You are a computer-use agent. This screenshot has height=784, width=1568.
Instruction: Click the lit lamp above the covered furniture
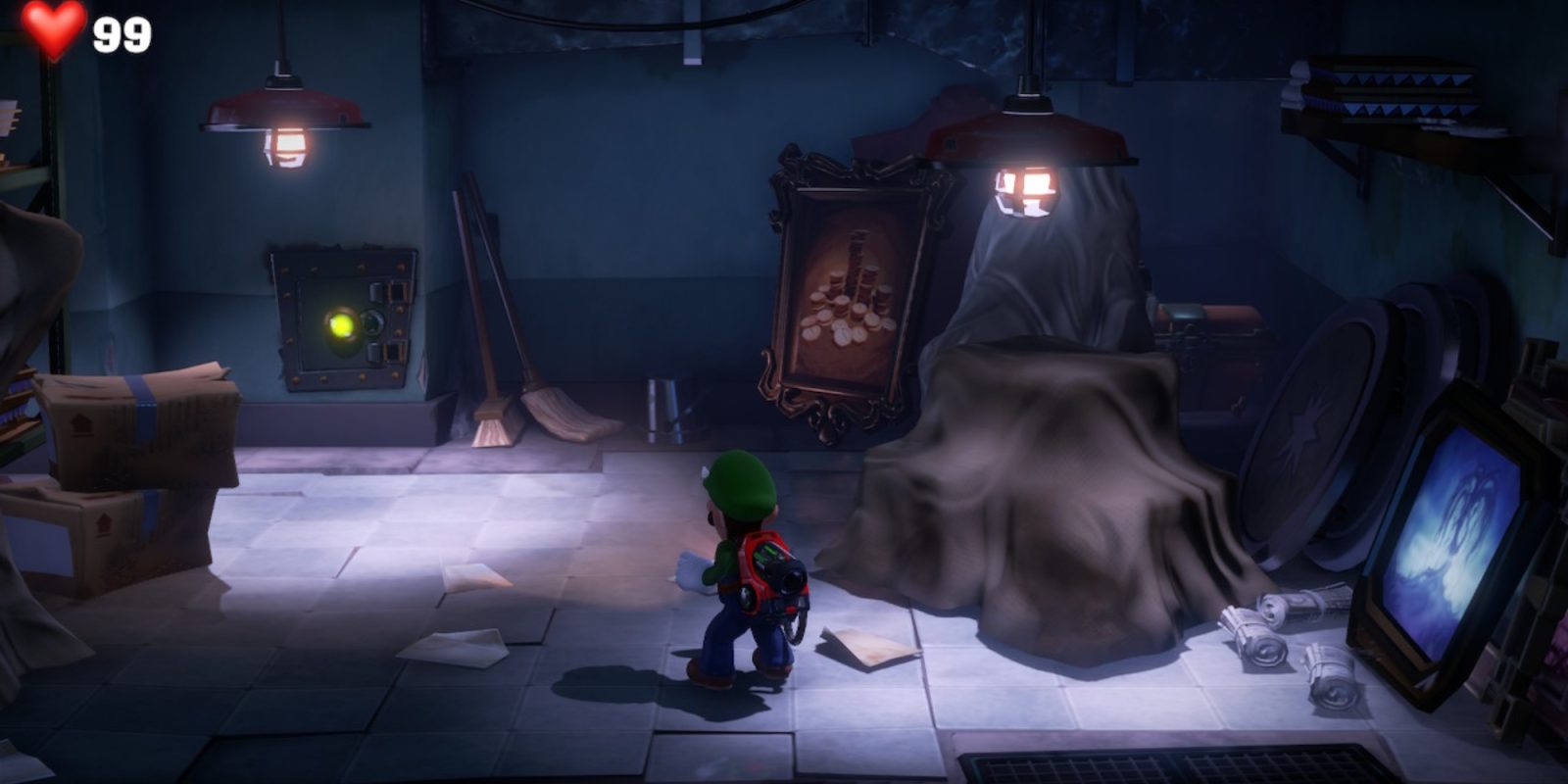[x=1029, y=167]
